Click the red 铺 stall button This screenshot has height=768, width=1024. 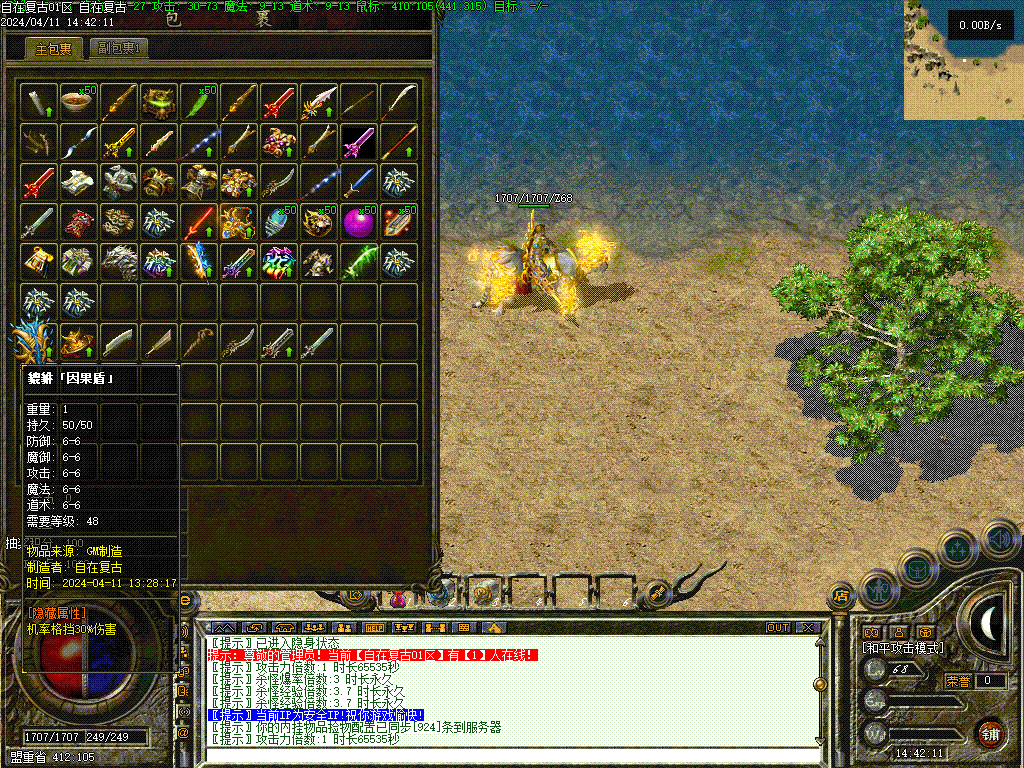(990, 733)
